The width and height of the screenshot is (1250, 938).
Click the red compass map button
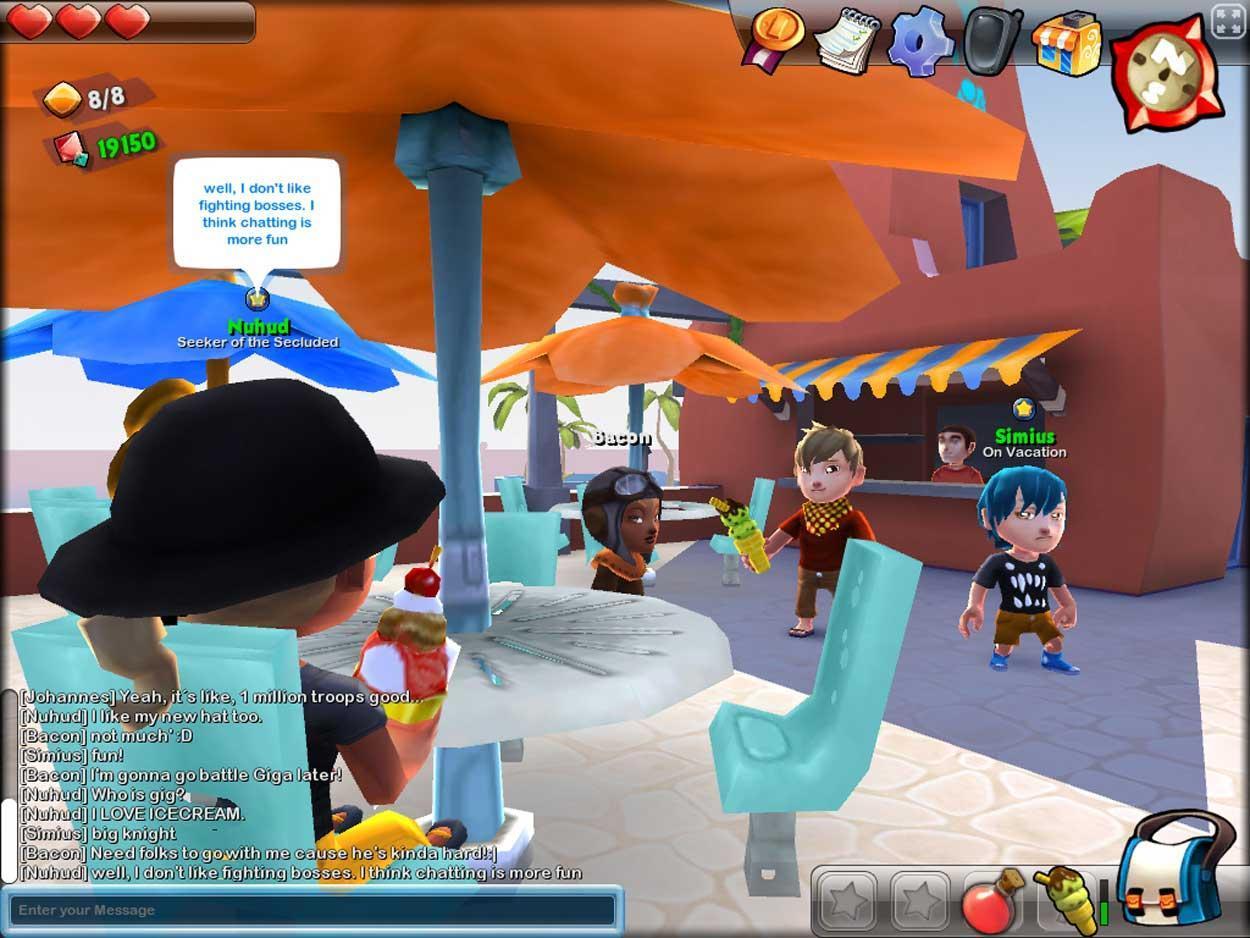(x=1166, y=72)
